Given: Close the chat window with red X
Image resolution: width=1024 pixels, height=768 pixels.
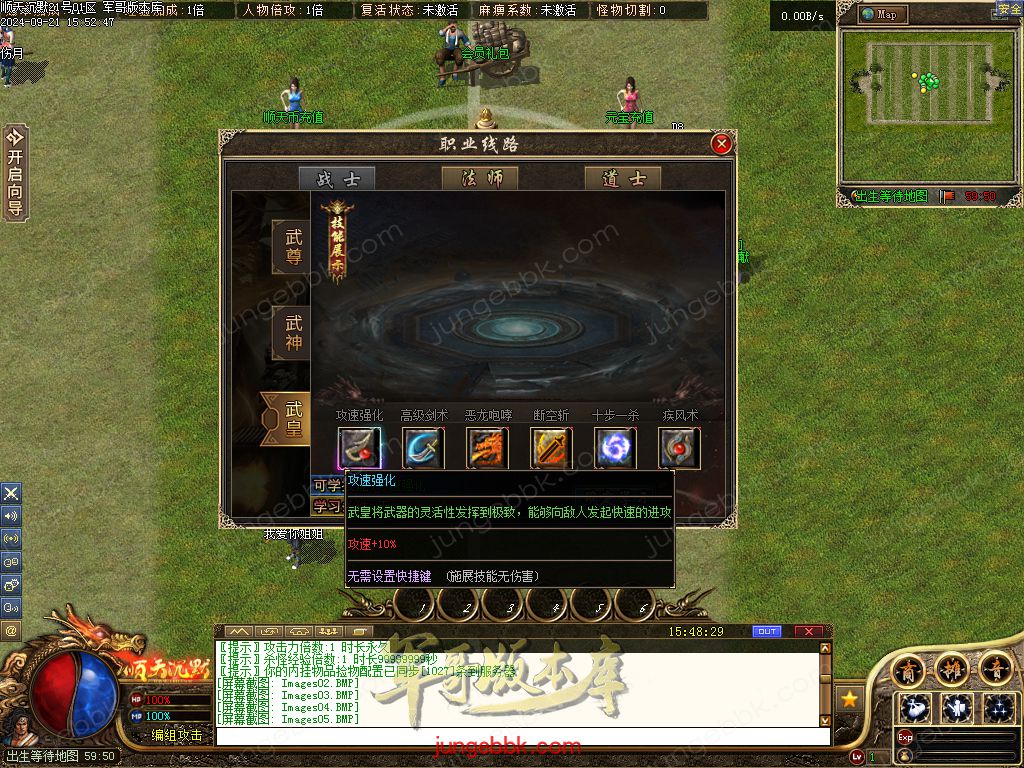Looking at the screenshot, I should coord(808,632).
